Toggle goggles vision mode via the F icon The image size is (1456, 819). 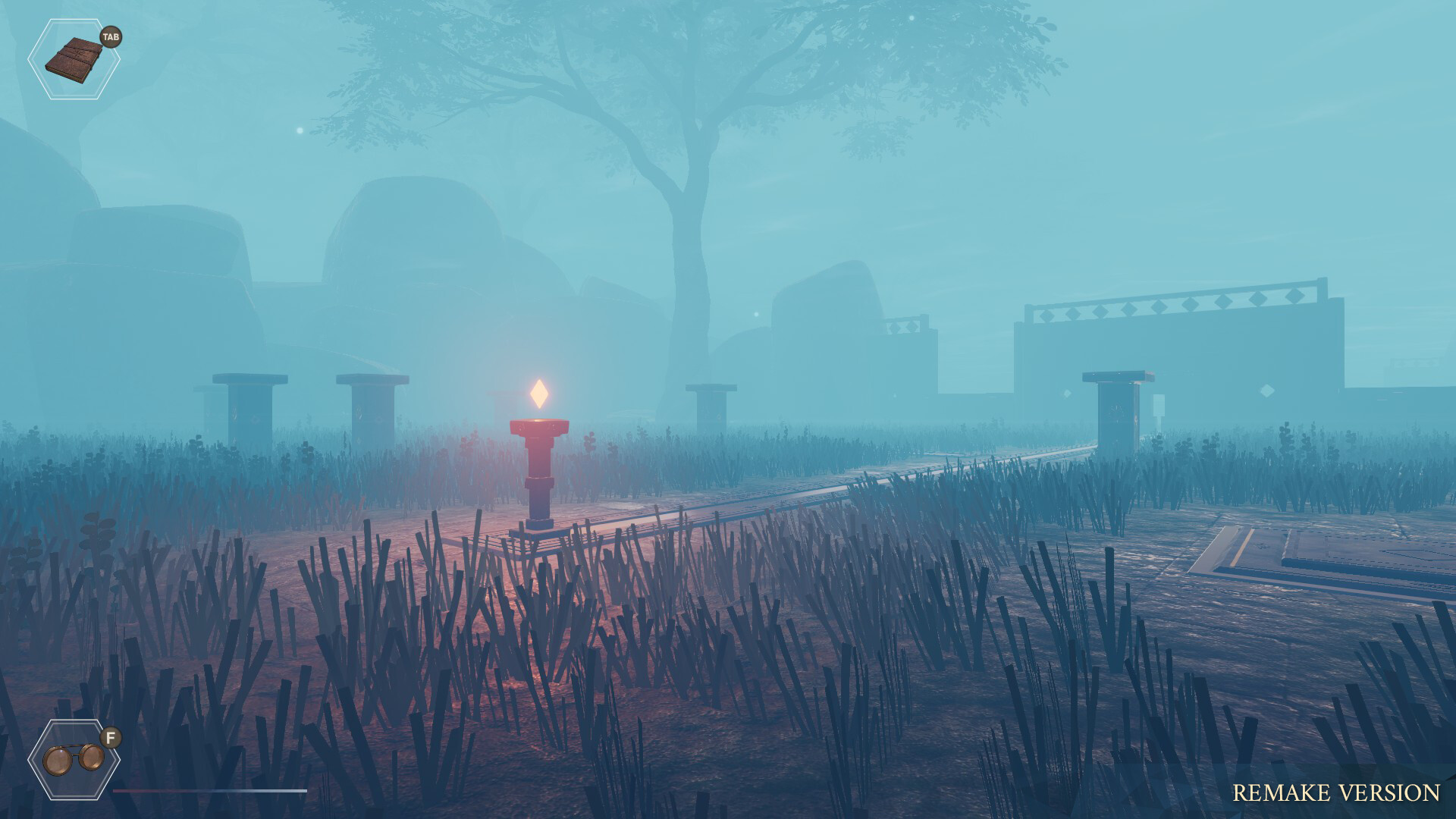click(x=111, y=736)
